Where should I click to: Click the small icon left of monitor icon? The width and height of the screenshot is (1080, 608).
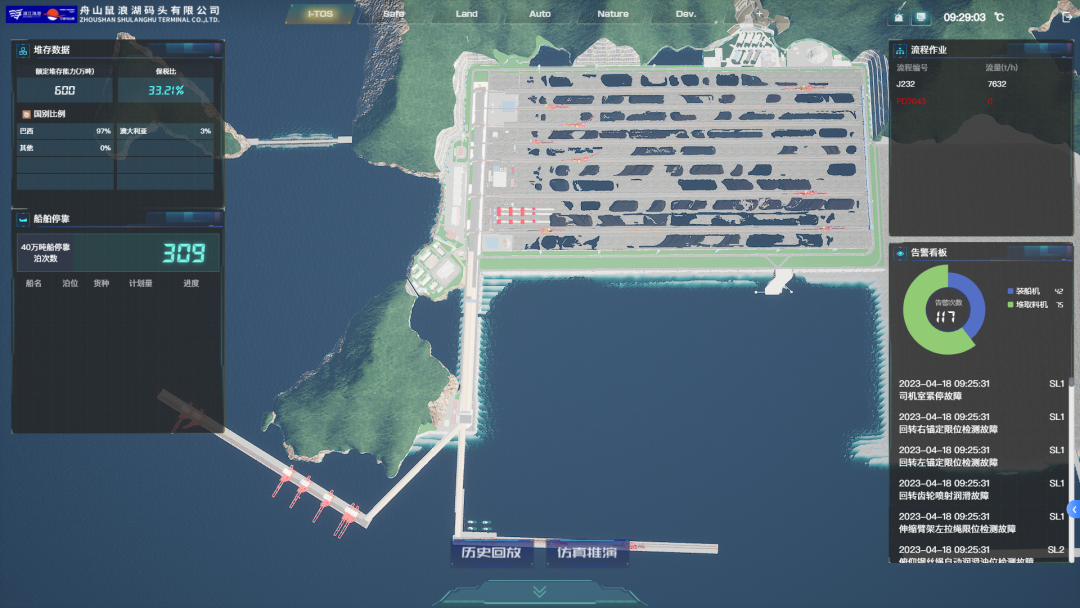(x=899, y=18)
